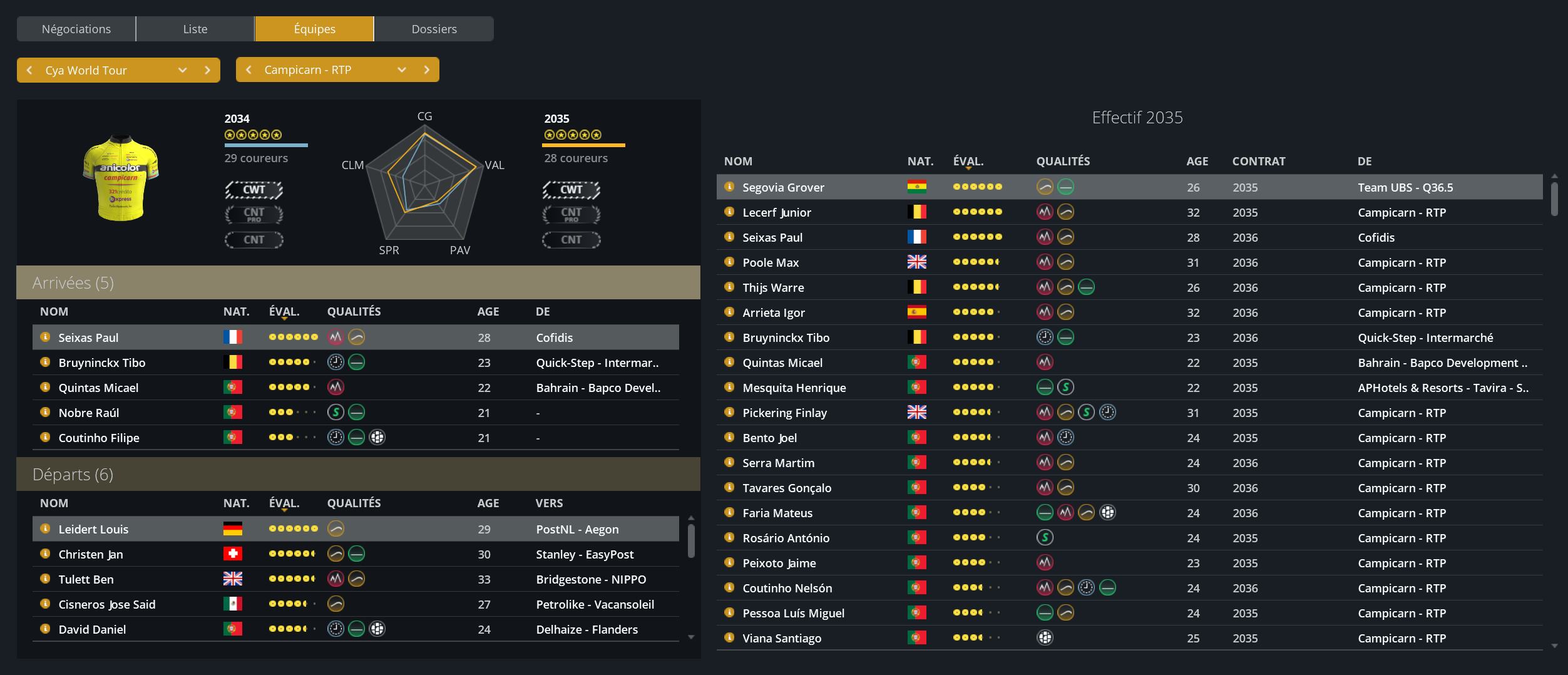1568x675 pixels.
Task: Open Viana Santiago's roster row
Action: coord(781,638)
